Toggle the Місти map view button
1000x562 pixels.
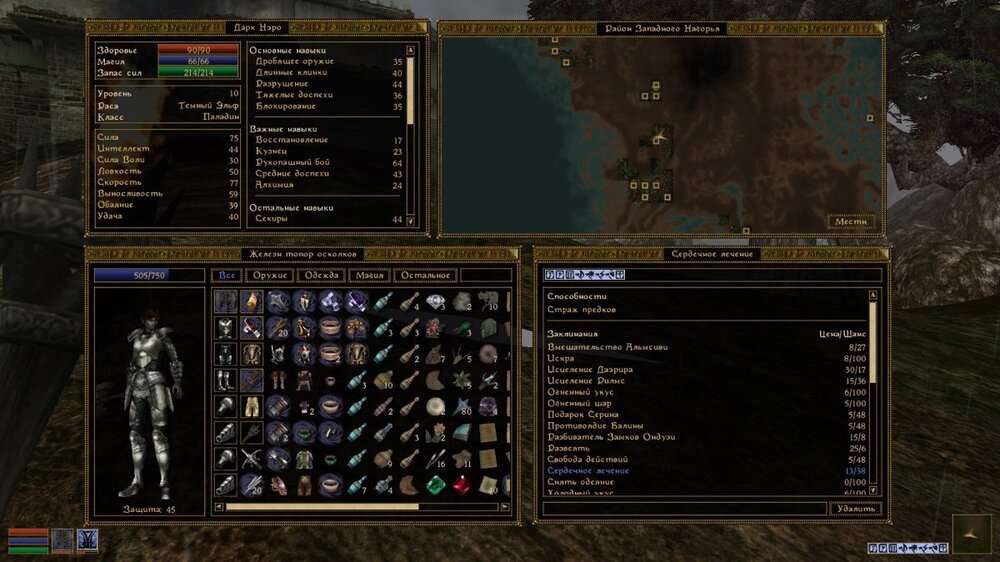point(852,221)
